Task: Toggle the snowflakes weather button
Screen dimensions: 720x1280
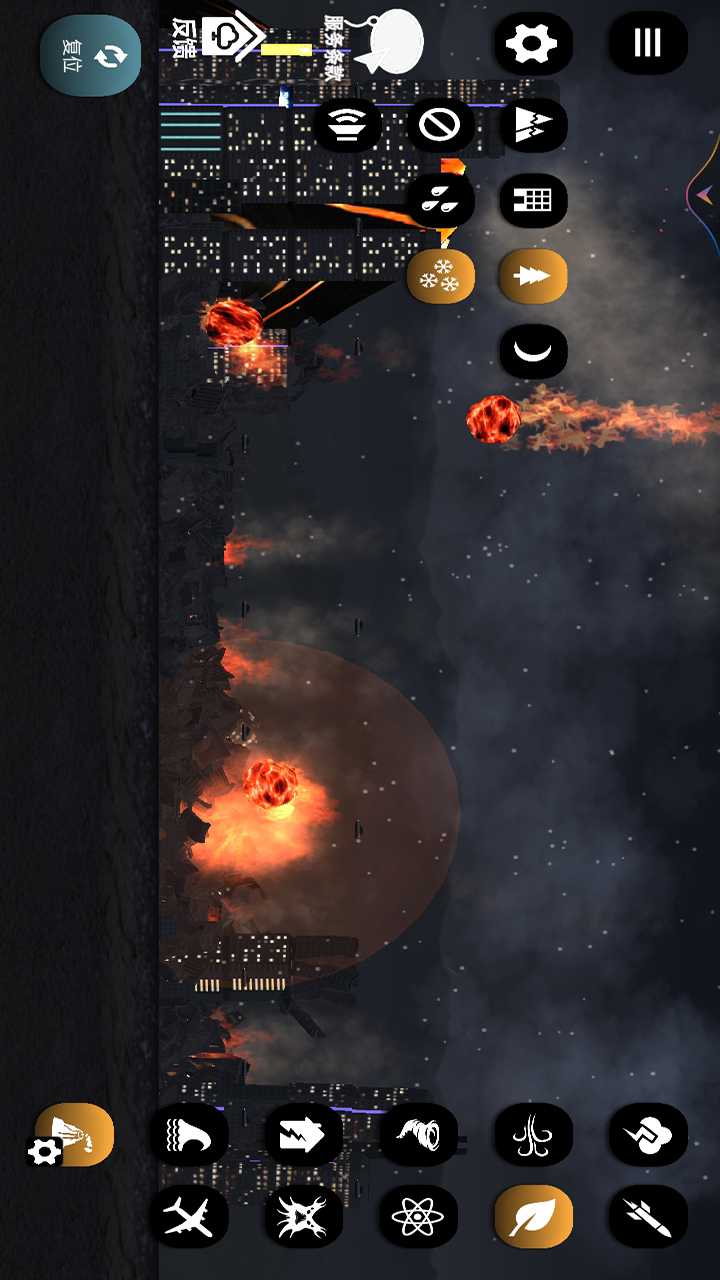Action: click(440, 276)
